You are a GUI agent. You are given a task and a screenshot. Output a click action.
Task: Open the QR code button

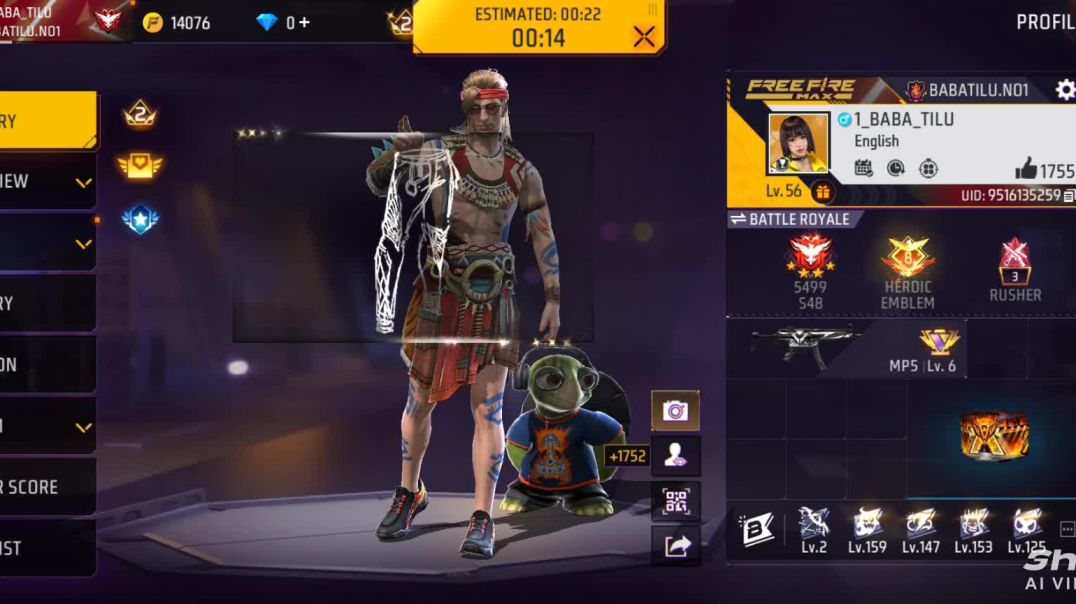[x=675, y=501]
